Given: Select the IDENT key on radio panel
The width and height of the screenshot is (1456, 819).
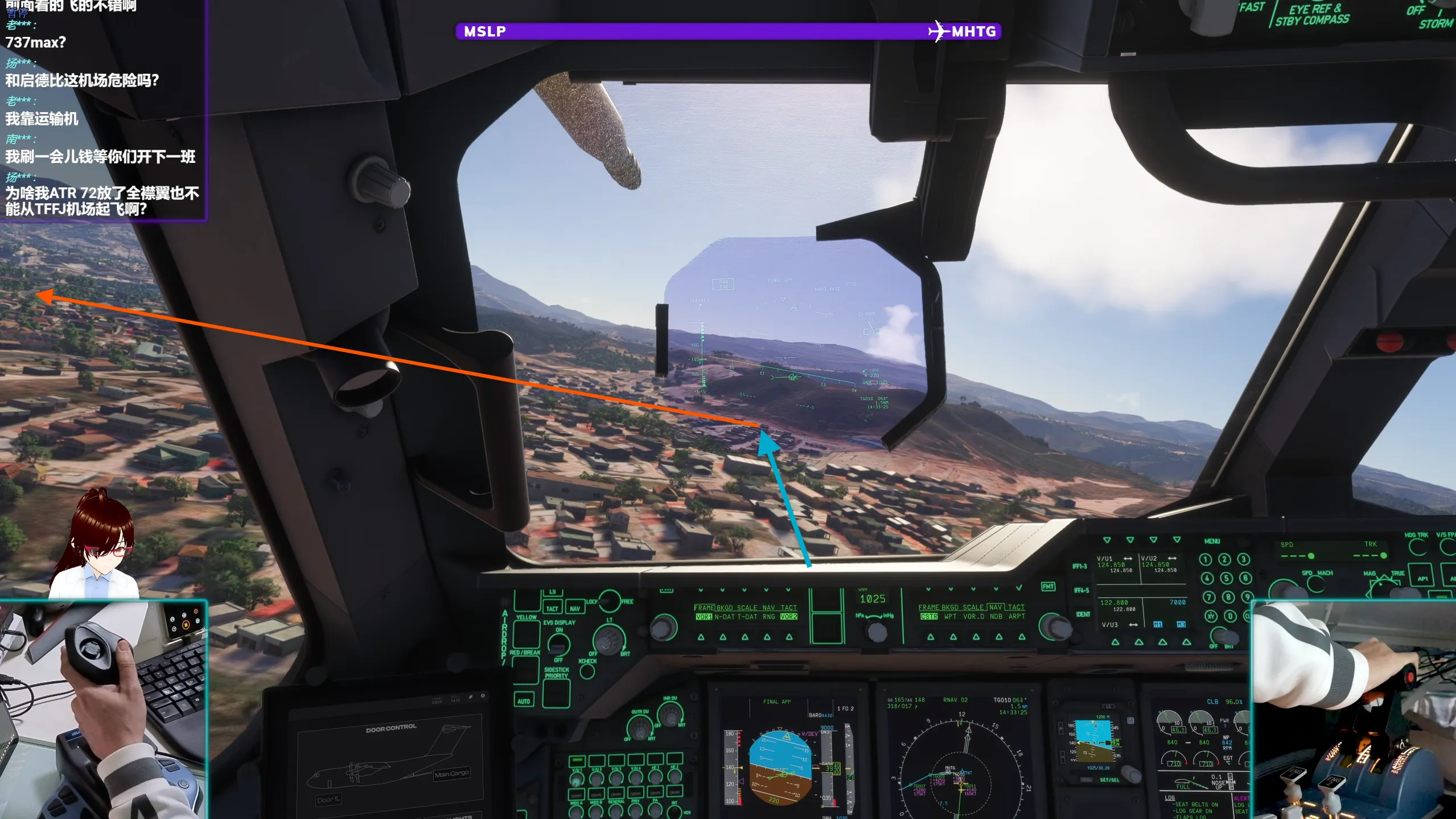Looking at the screenshot, I should click(1083, 614).
